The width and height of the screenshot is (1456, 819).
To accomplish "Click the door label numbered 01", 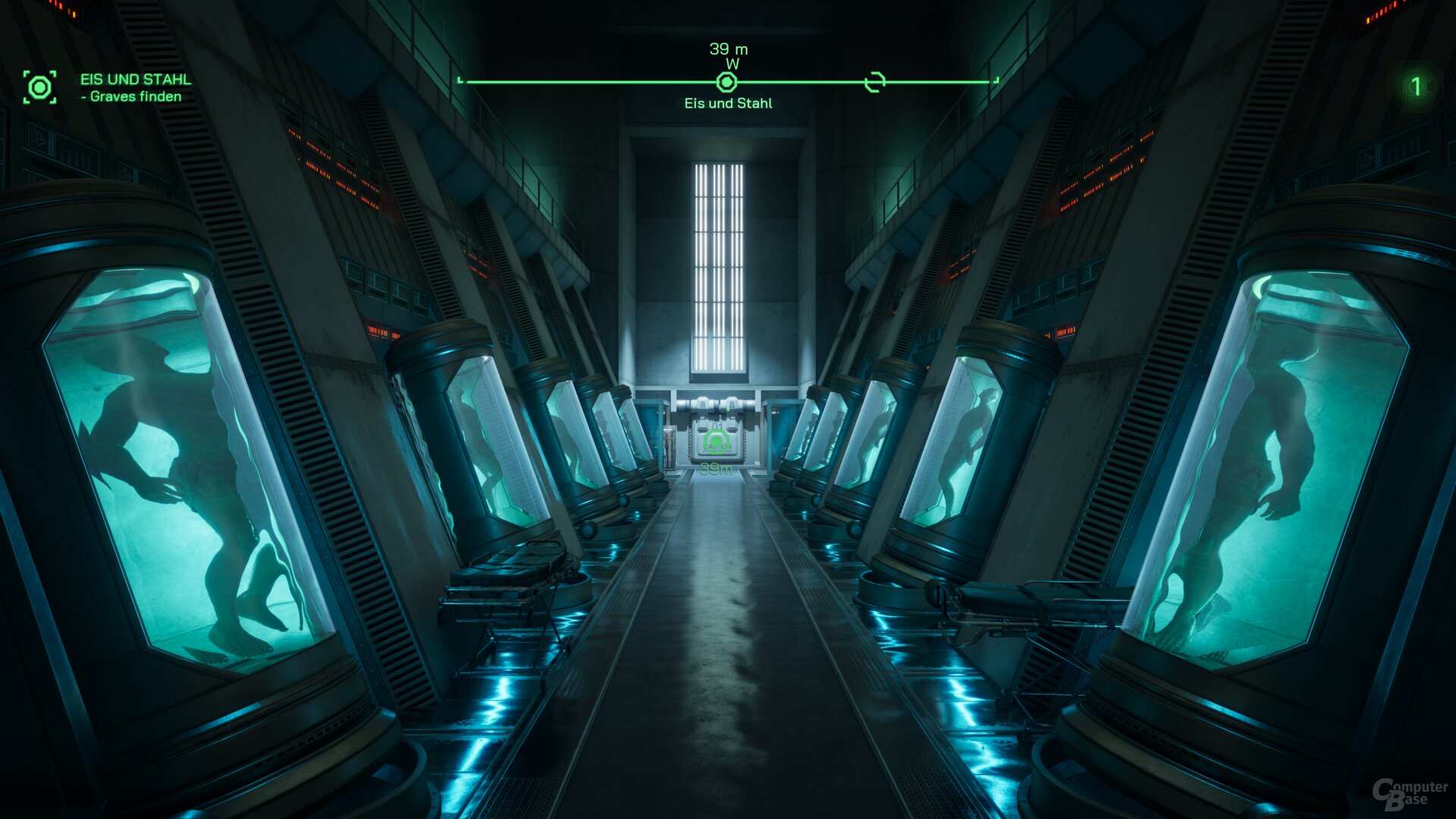I will [717, 426].
